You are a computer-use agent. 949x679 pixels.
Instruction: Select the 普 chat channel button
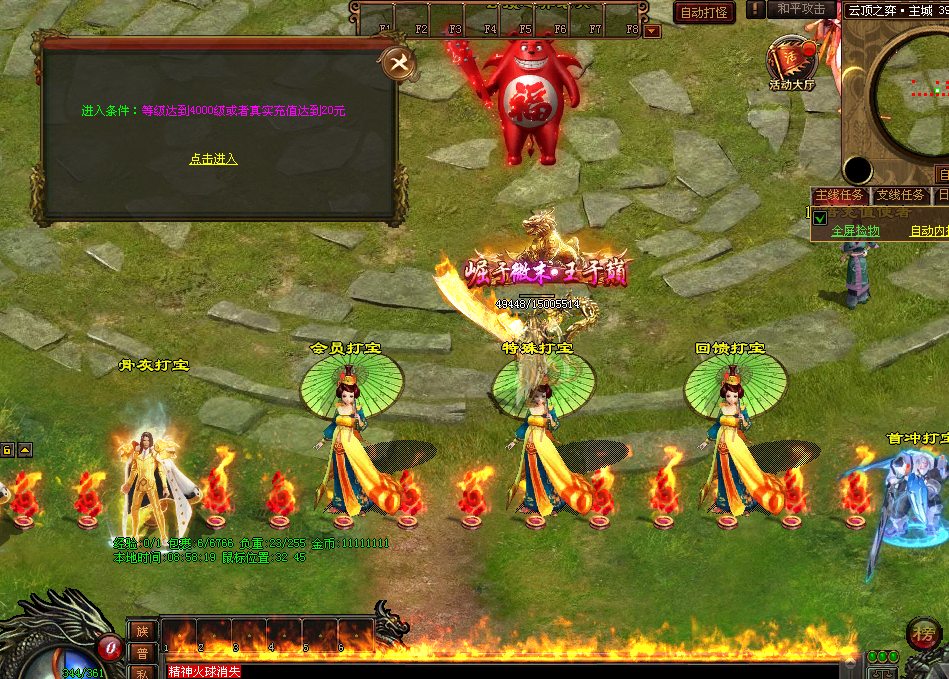(142, 652)
